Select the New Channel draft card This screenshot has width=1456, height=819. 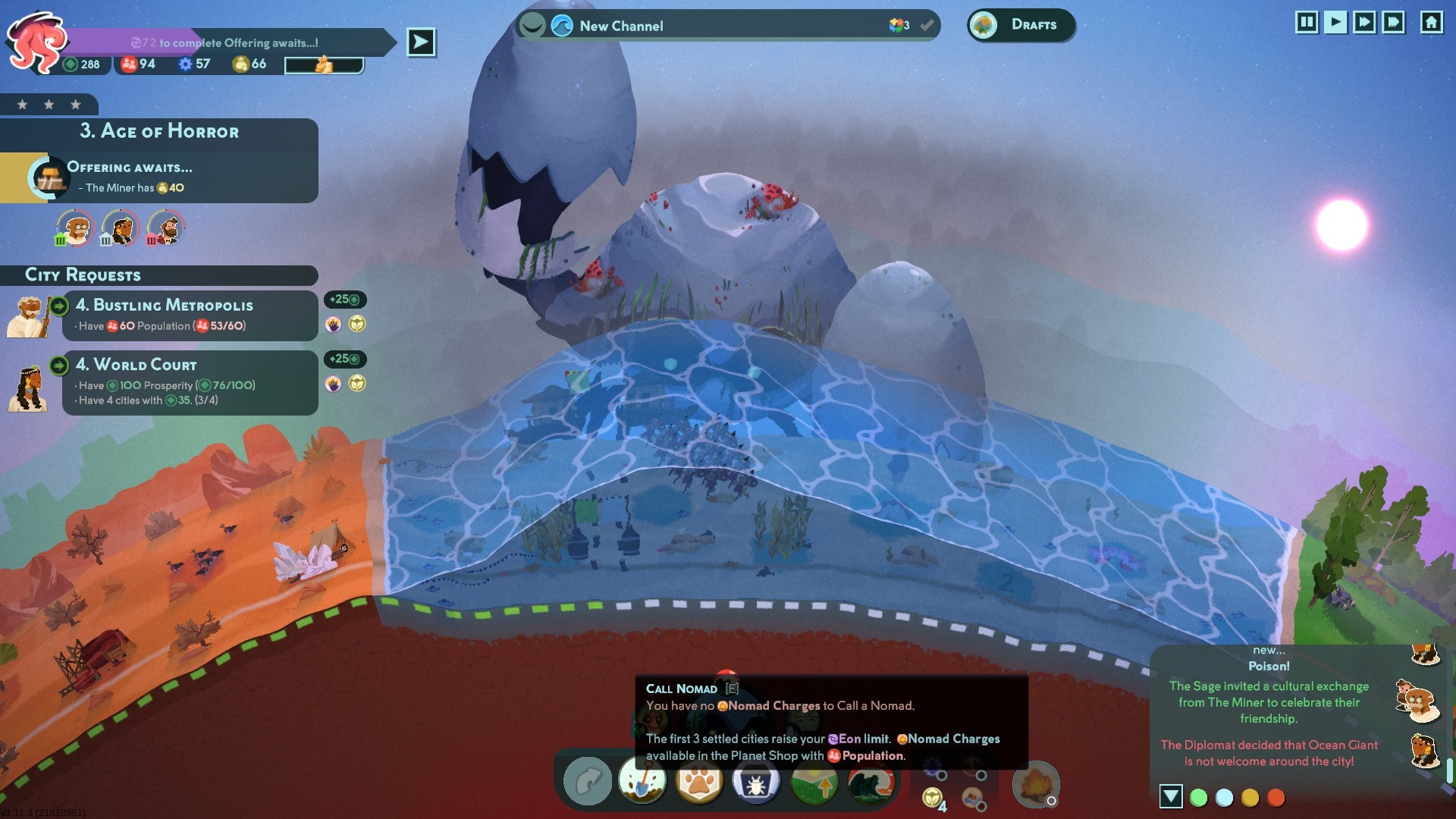(726, 26)
